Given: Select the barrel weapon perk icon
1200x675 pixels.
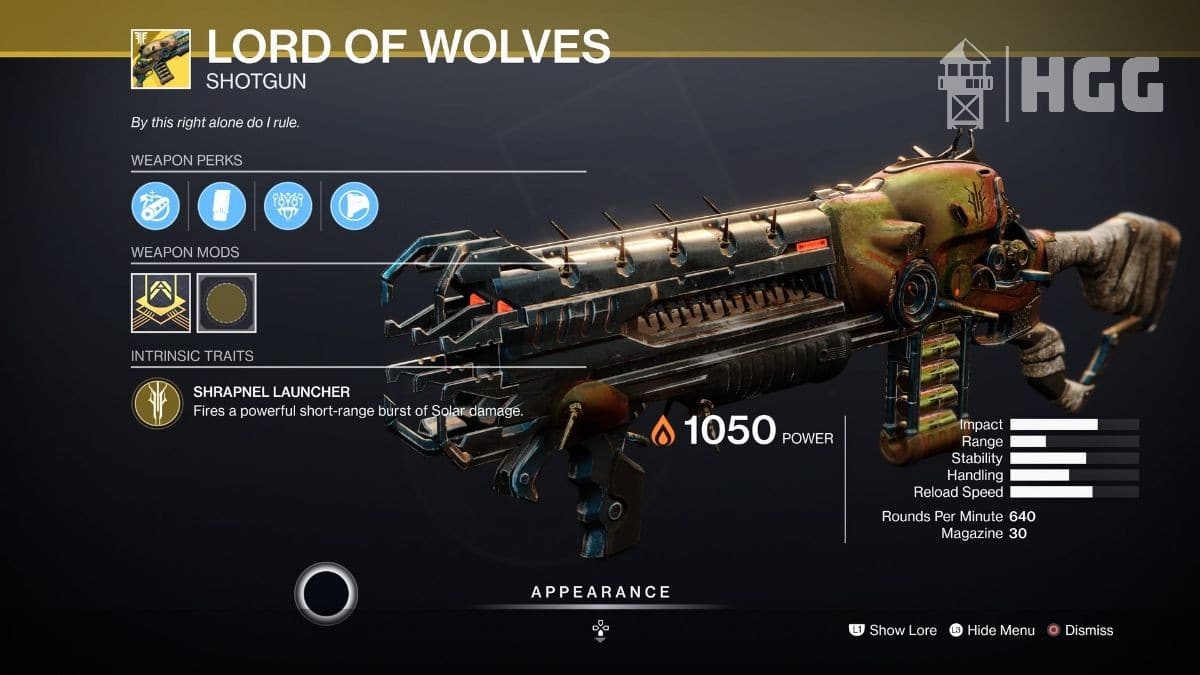Looking at the screenshot, I should [x=155, y=206].
